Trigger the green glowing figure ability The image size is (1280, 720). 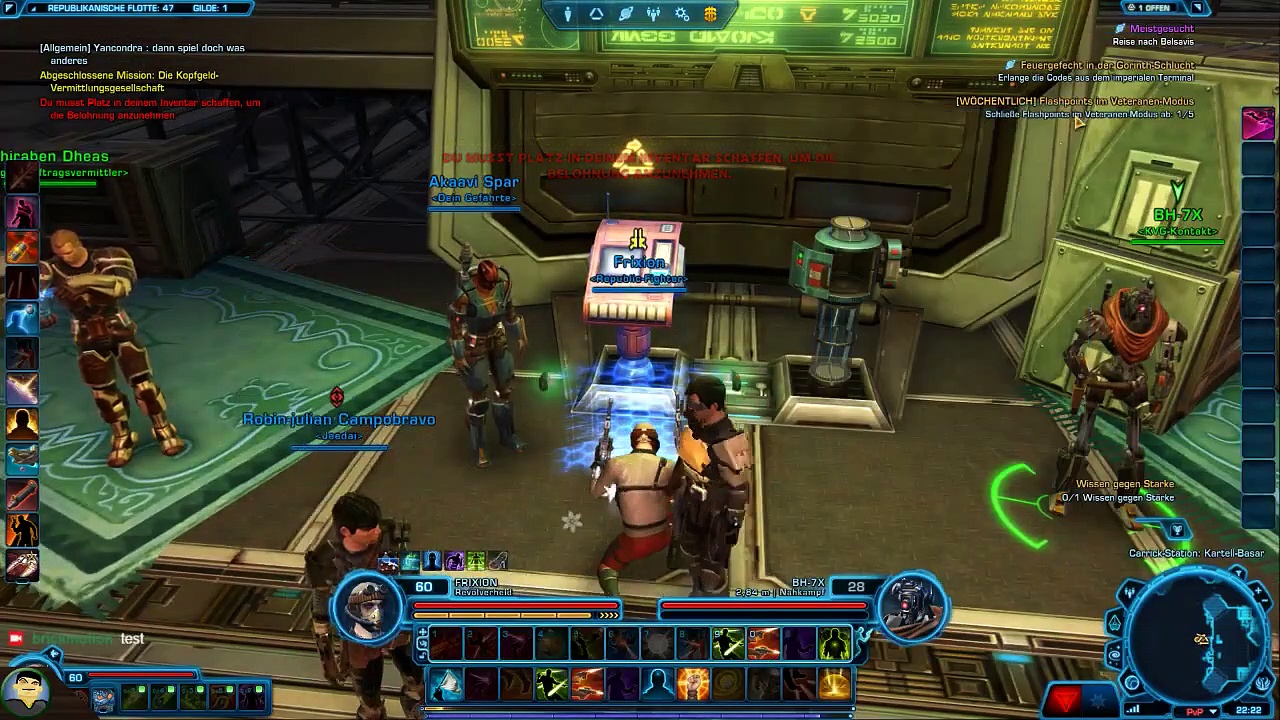(833, 645)
